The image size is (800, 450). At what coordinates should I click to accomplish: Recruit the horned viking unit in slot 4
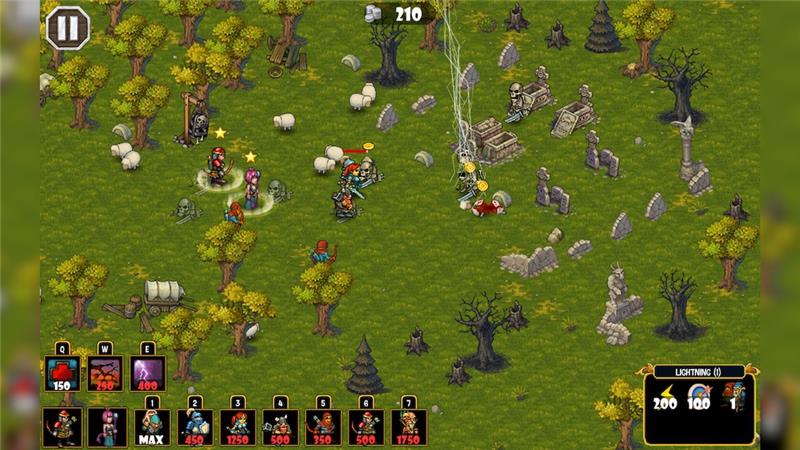click(x=281, y=427)
